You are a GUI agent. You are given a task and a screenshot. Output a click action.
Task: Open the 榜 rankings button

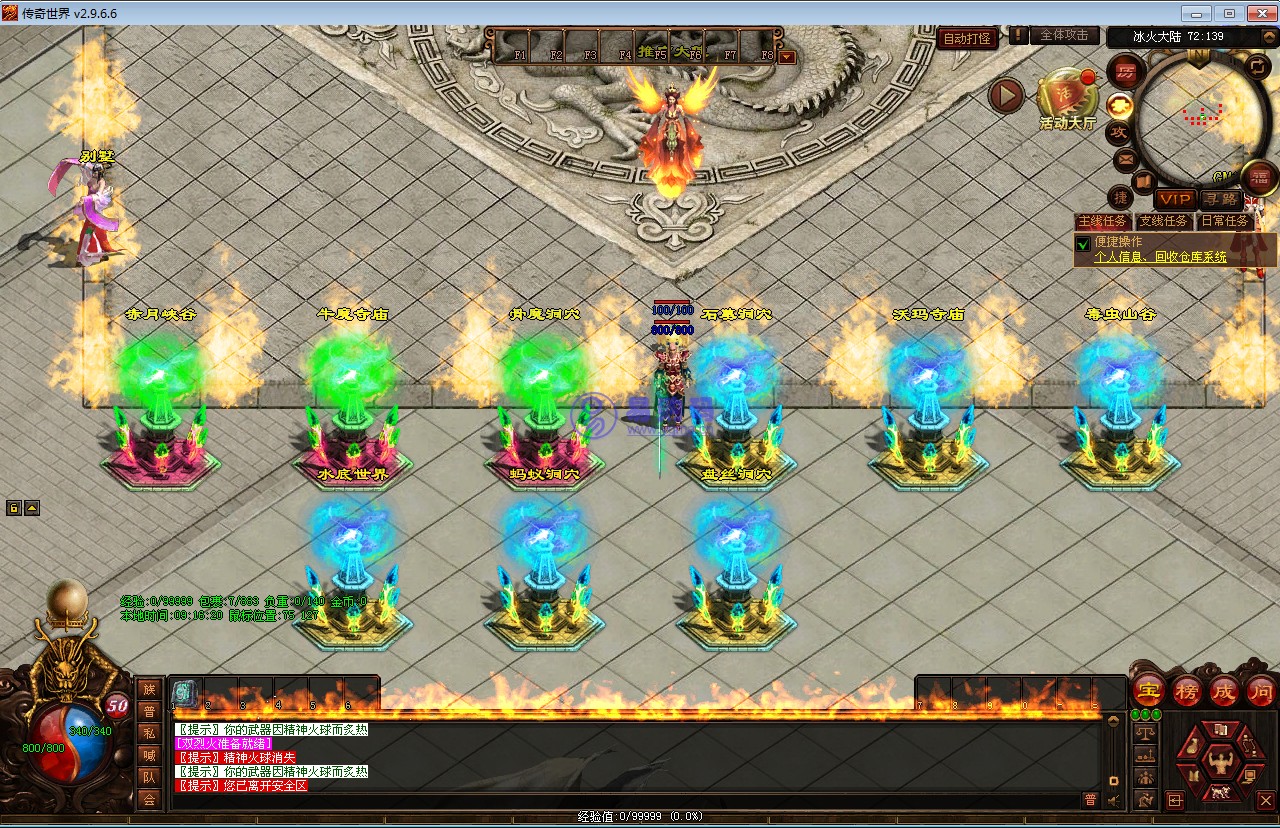coord(1187,691)
